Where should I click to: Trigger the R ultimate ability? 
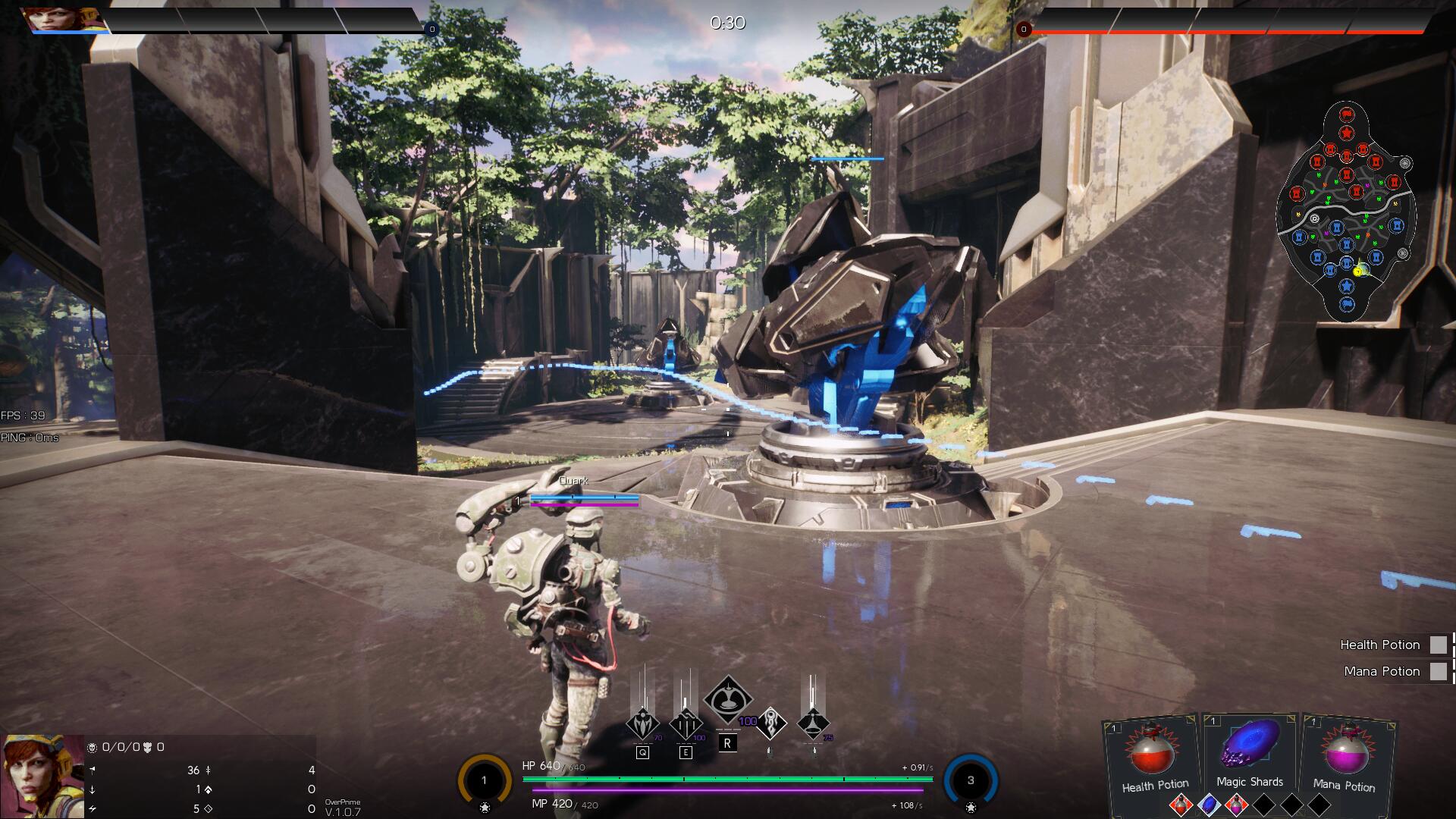pyautogui.click(x=728, y=700)
